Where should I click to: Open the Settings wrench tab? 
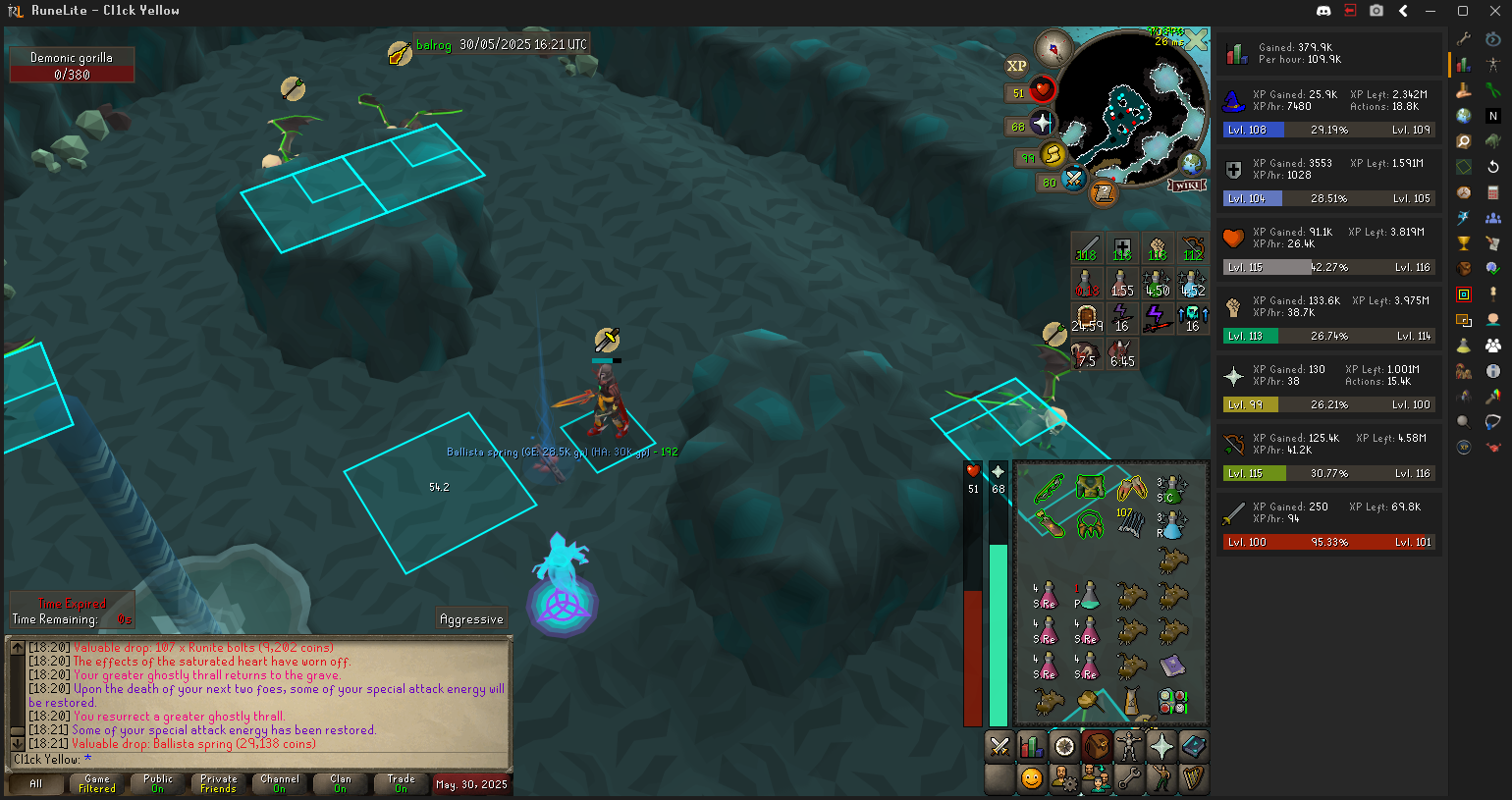1129,779
